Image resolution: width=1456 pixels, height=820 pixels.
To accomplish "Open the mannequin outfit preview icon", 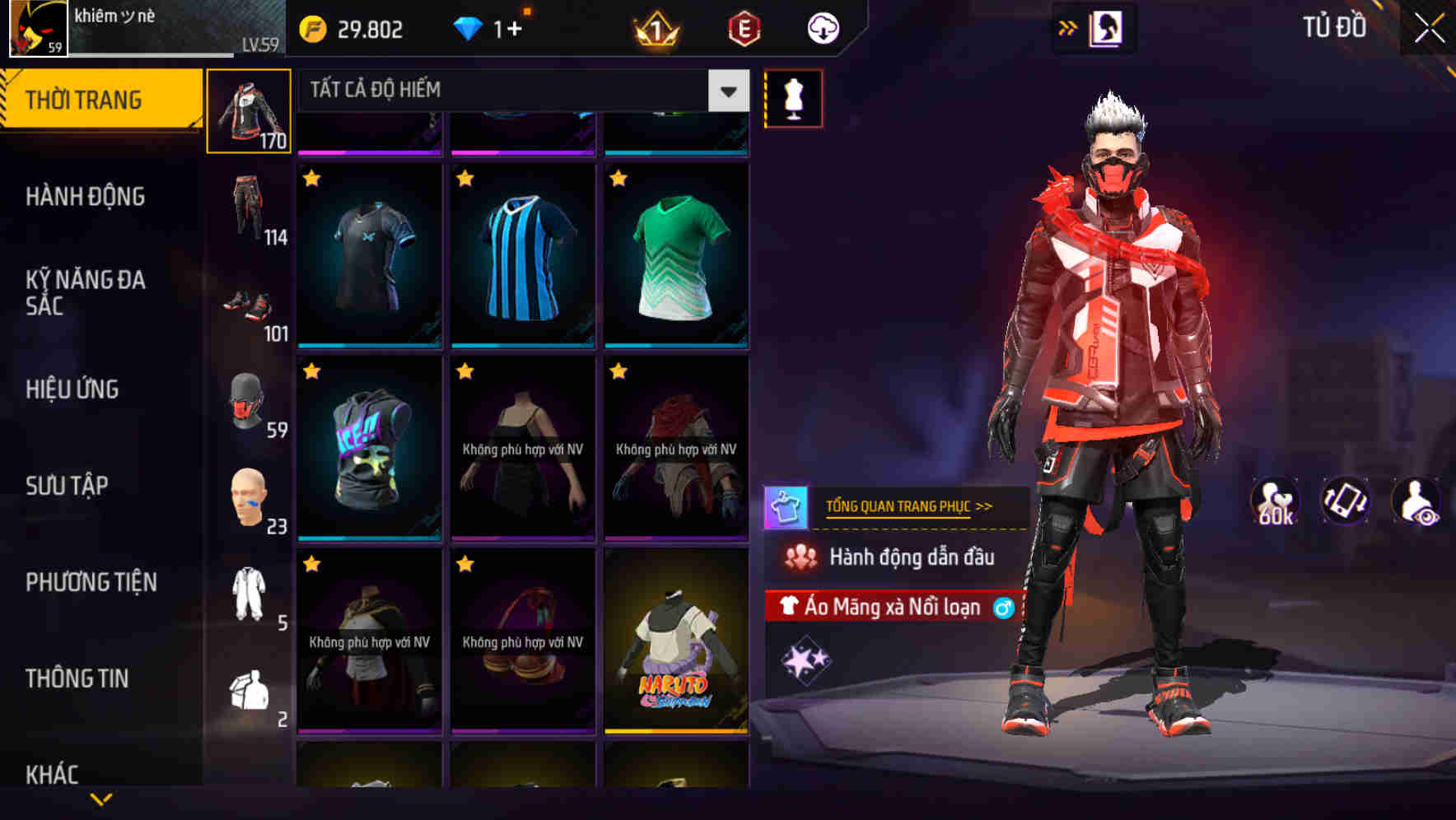I will 792,97.
